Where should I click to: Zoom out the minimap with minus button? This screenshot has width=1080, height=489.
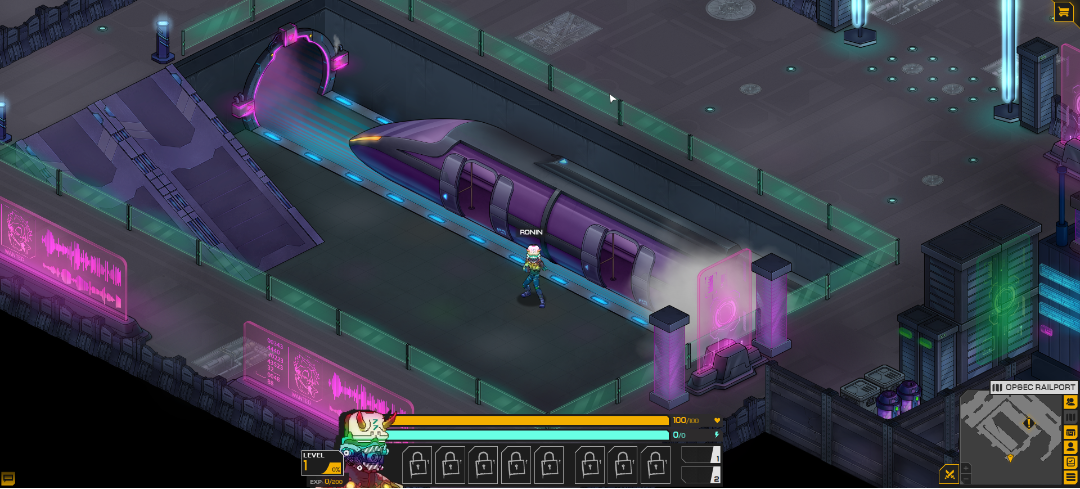[x=967, y=477]
